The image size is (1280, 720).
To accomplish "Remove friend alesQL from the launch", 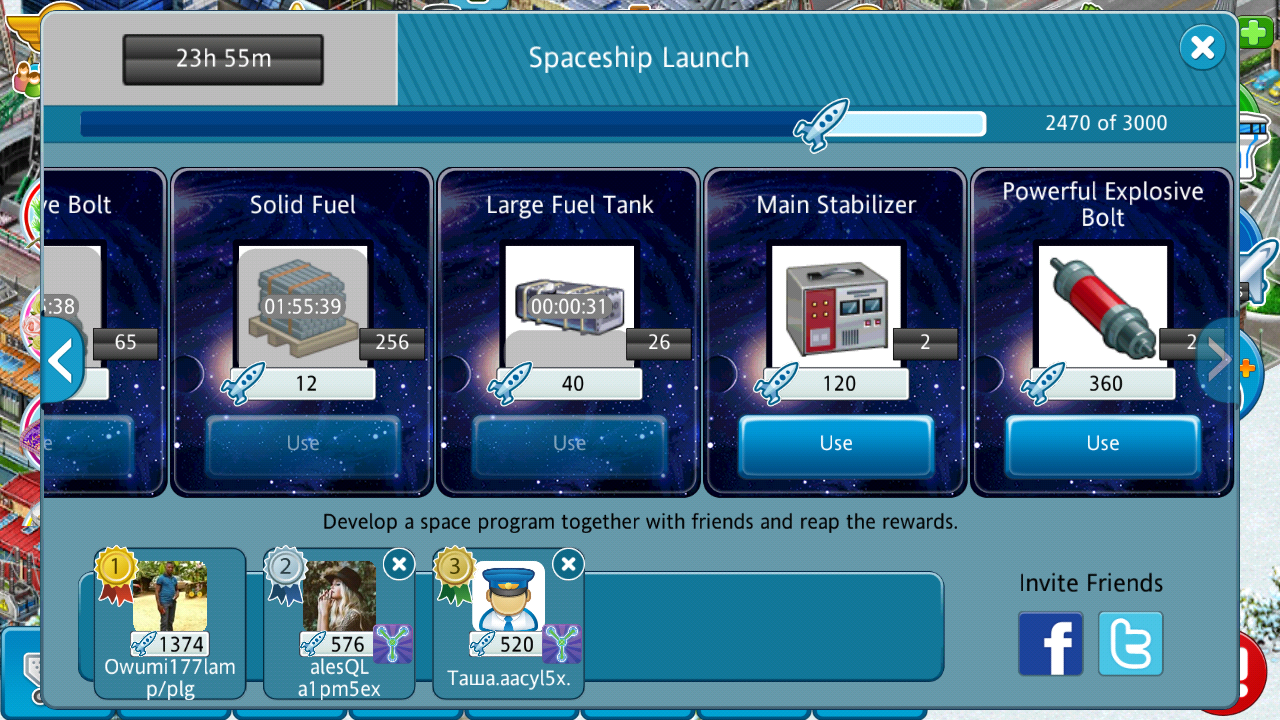I will pos(398,565).
